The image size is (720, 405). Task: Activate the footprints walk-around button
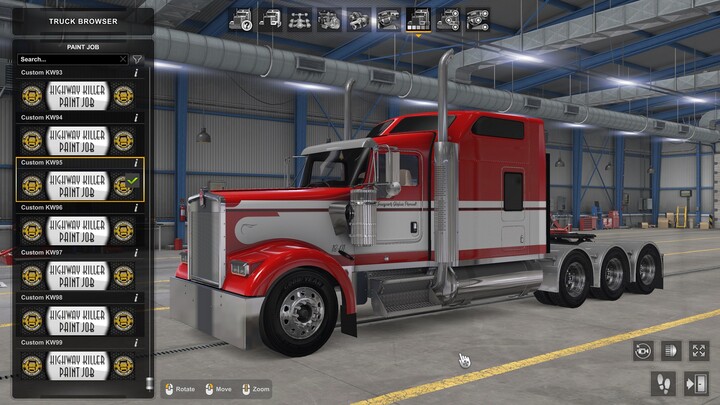point(663,383)
